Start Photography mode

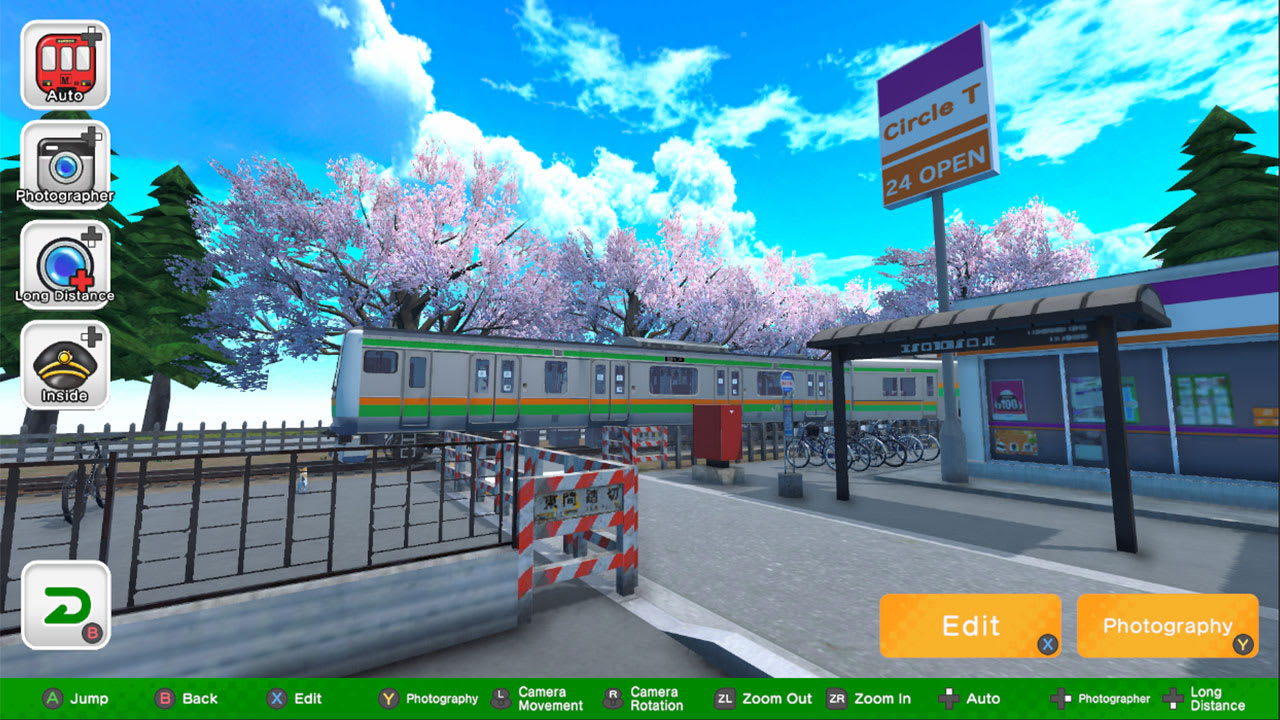tap(1167, 626)
